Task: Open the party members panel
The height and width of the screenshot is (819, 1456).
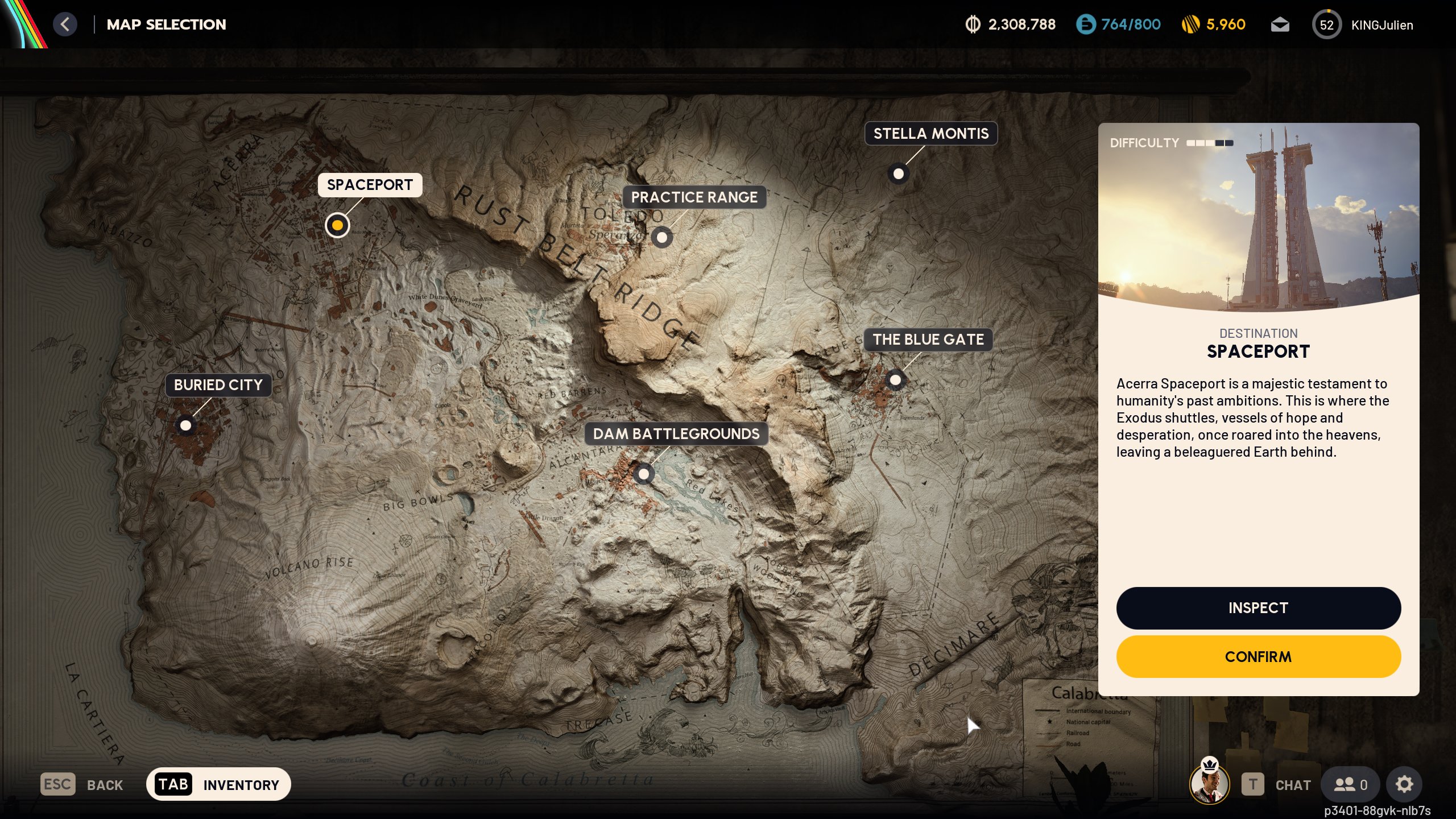Action: coord(1350,785)
